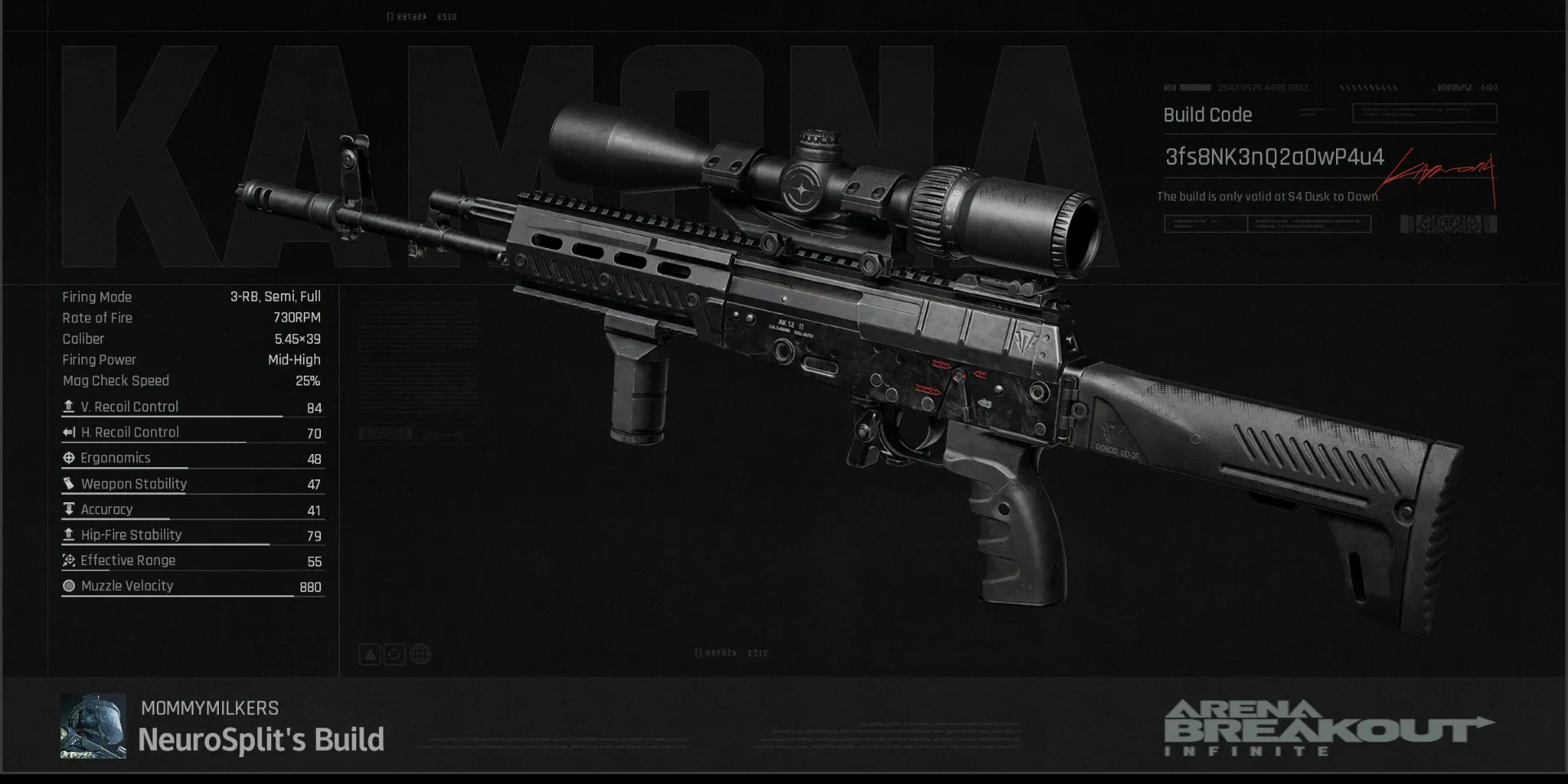Click the globe icon
Viewport: 1568px width, 784px height.
[x=420, y=654]
